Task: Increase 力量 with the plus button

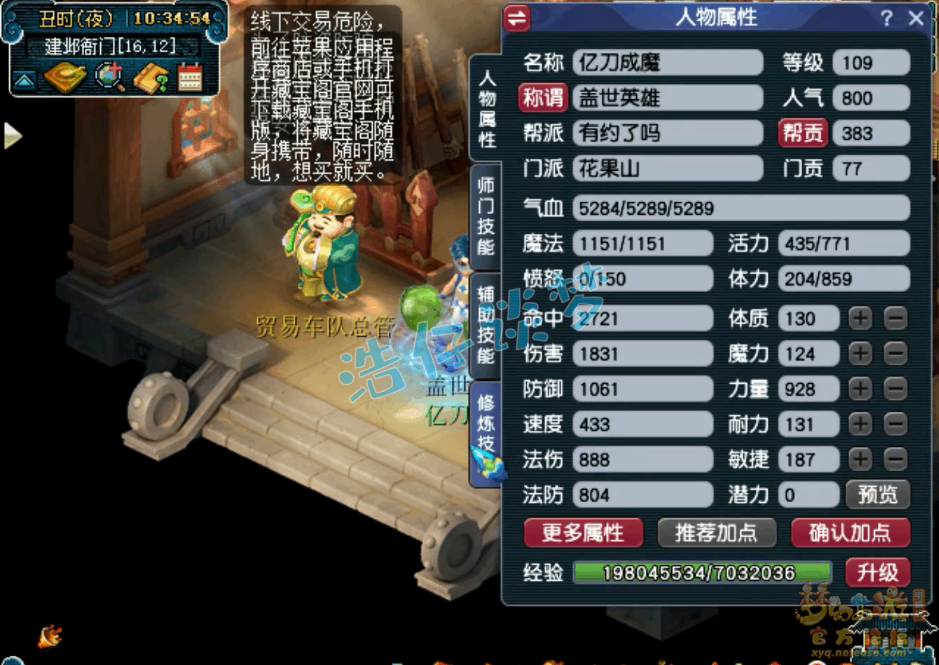Action: click(x=861, y=389)
